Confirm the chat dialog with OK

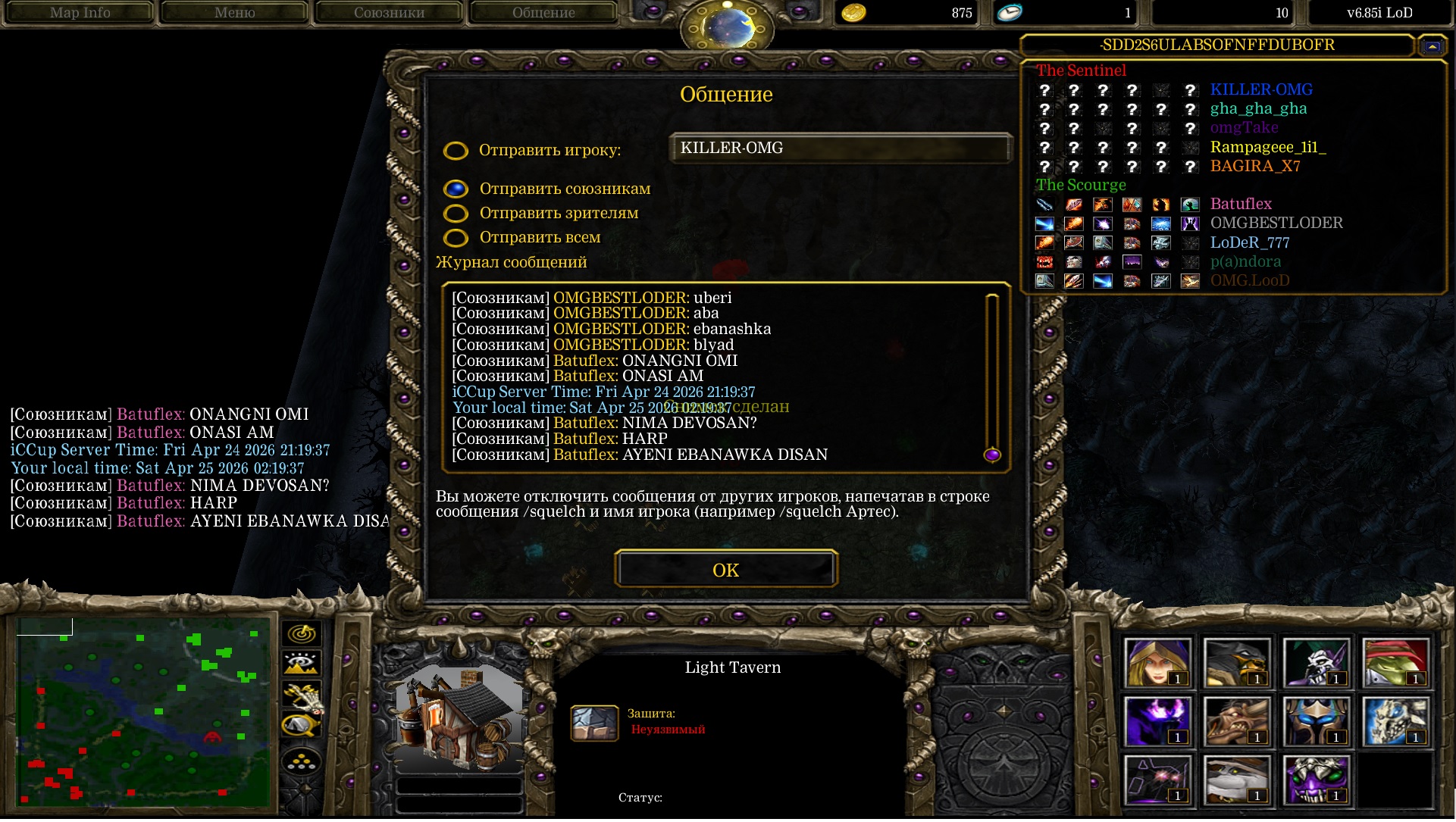725,570
